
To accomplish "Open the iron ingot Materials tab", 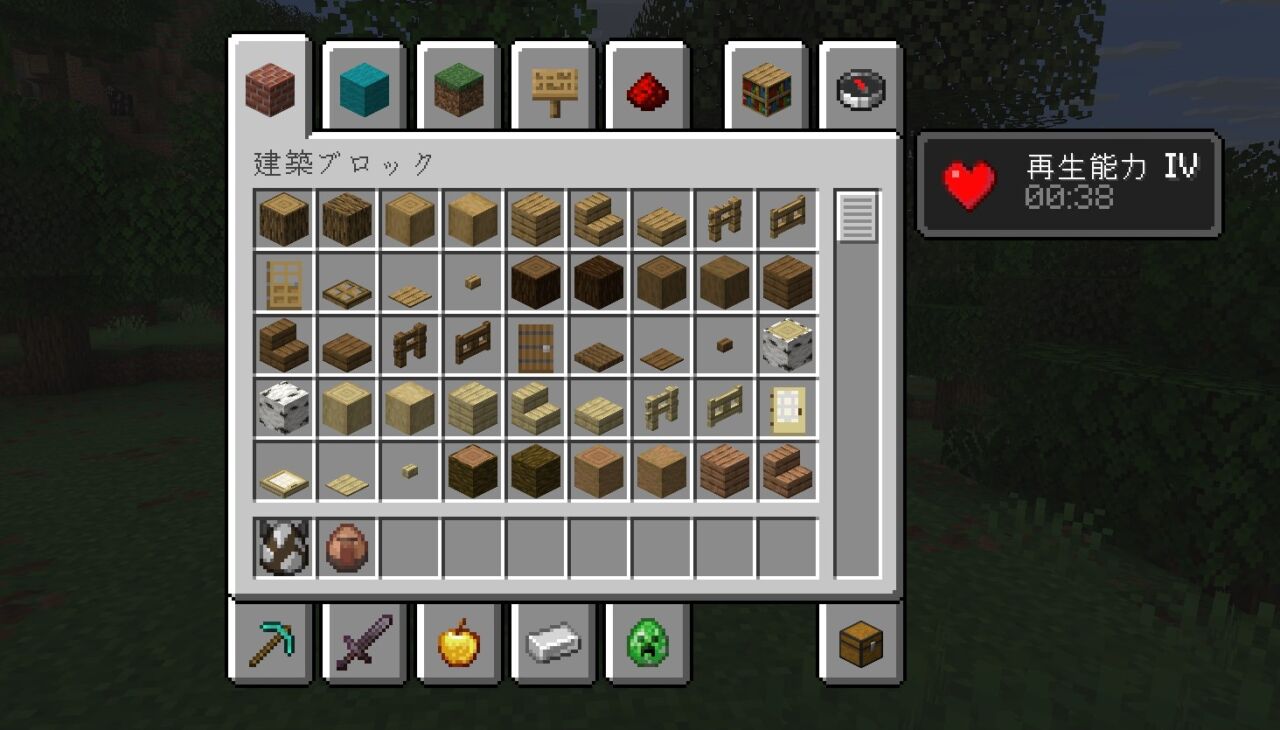I will 552,643.
